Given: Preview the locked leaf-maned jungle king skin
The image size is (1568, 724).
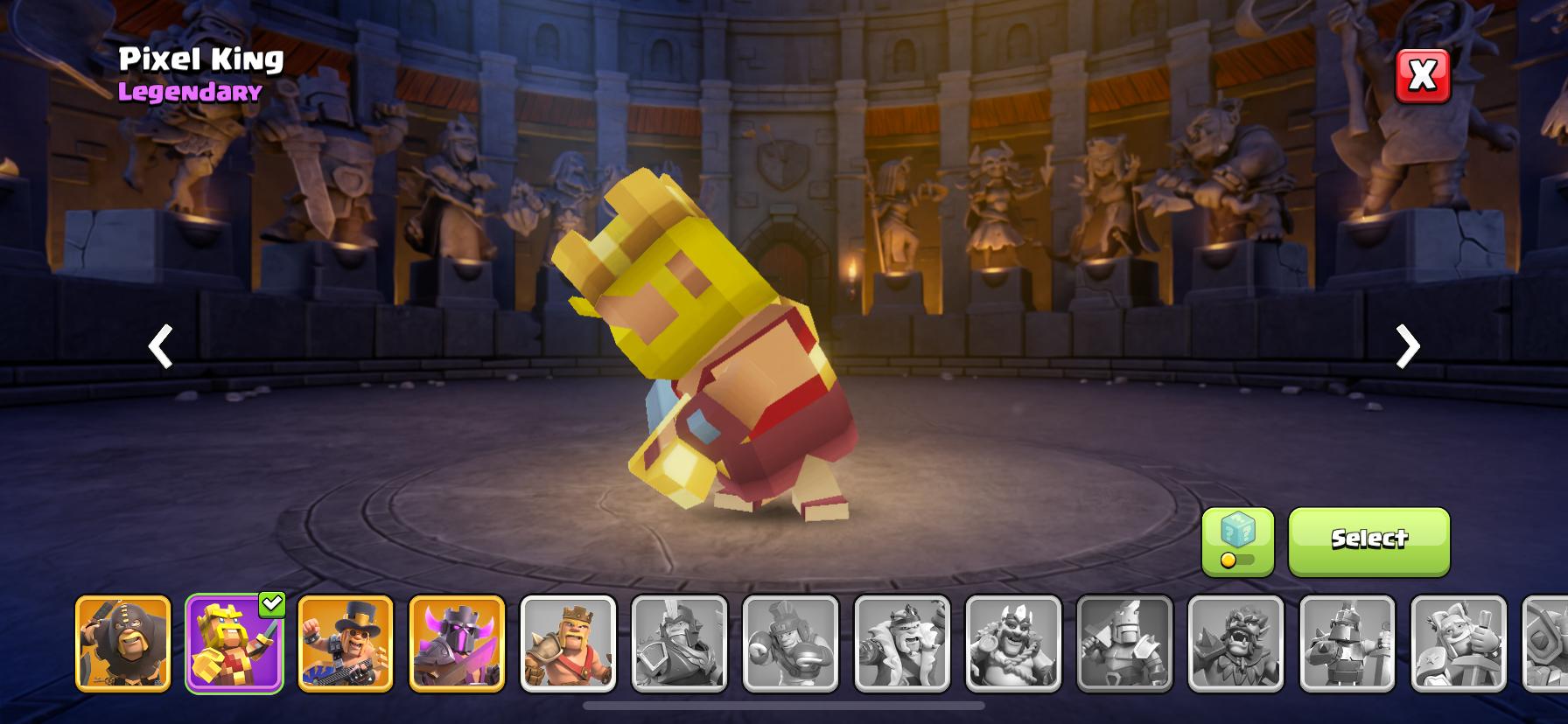Looking at the screenshot, I should click(1235, 644).
